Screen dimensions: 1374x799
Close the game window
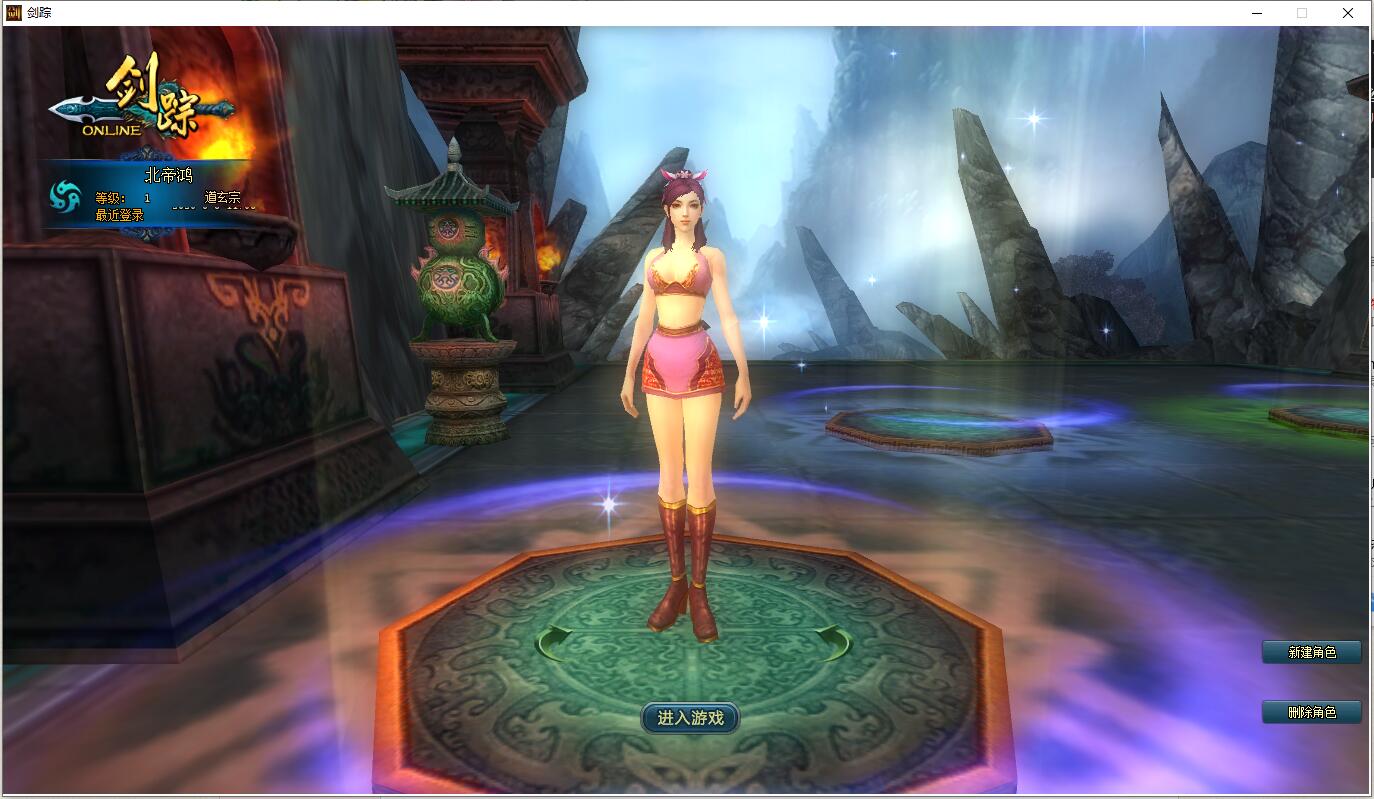pyautogui.click(x=1347, y=13)
